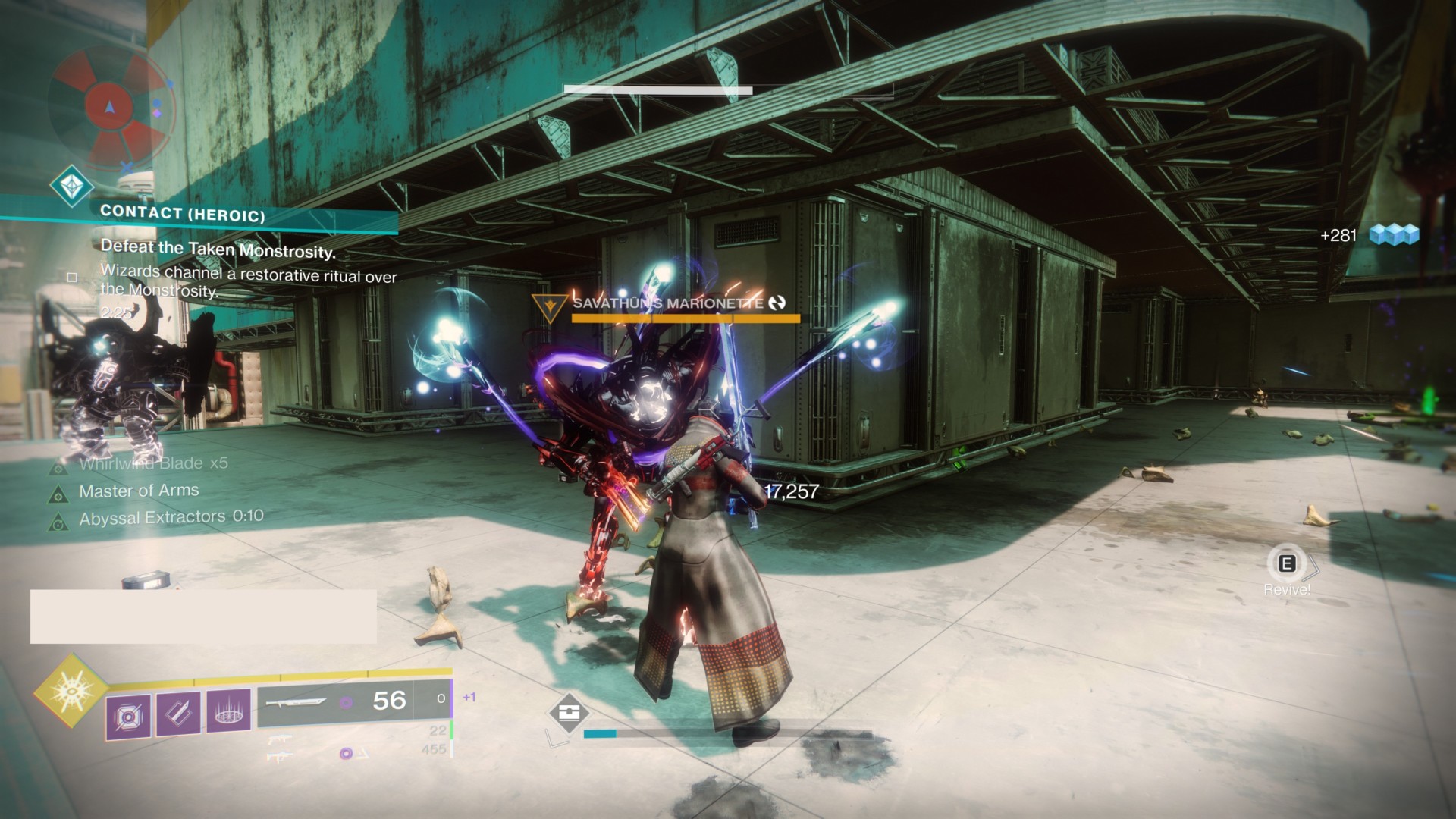Image resolution: width=1456 pixels, height=819 pixels.
Task: Open the Contact (Heroic) event banner
Action: click(x=183, y=213)
